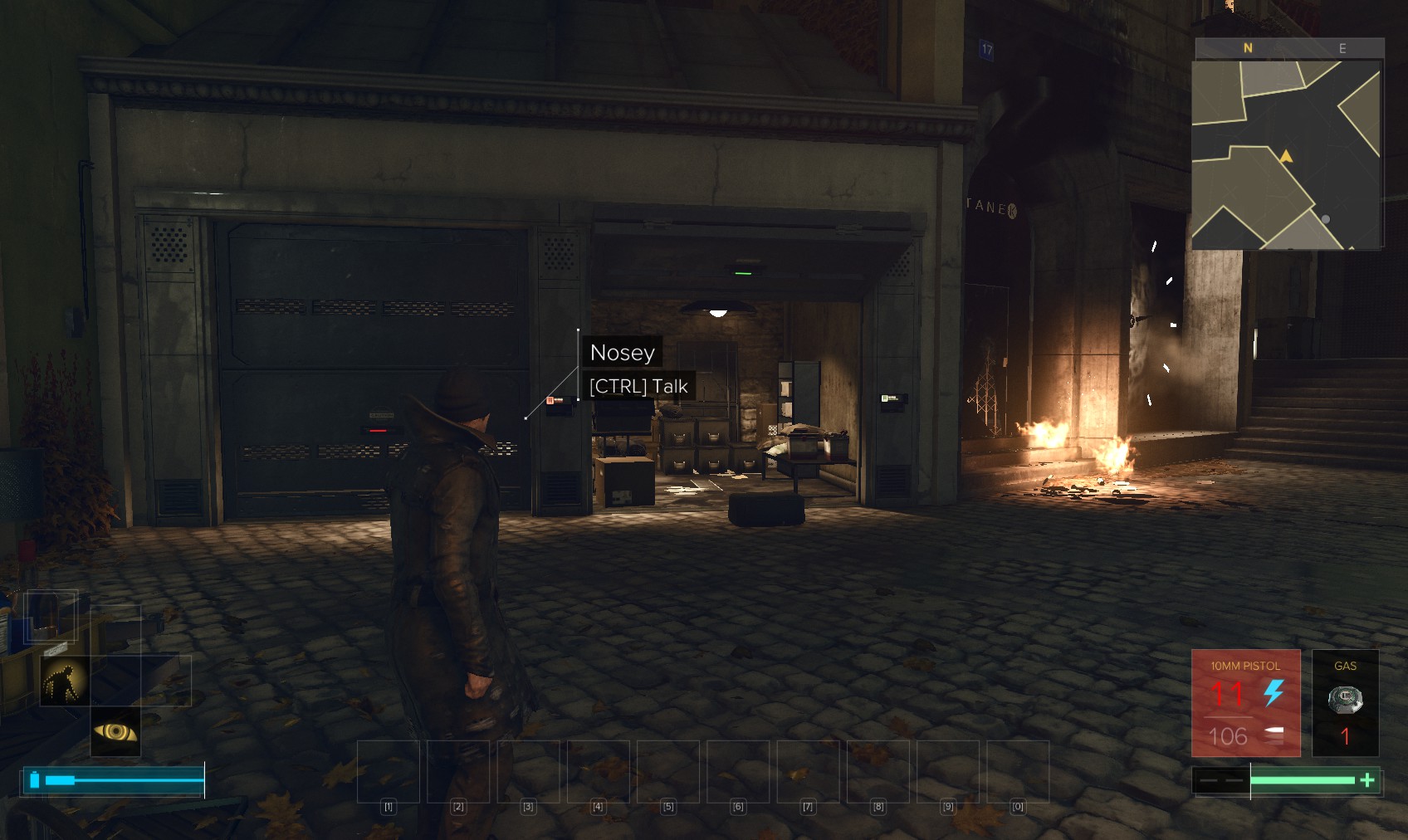Activate the yellow eye vision augmentation
The width and height of the screenshot is (1408, 840).
pyautogui.click(x=115, y=731)
